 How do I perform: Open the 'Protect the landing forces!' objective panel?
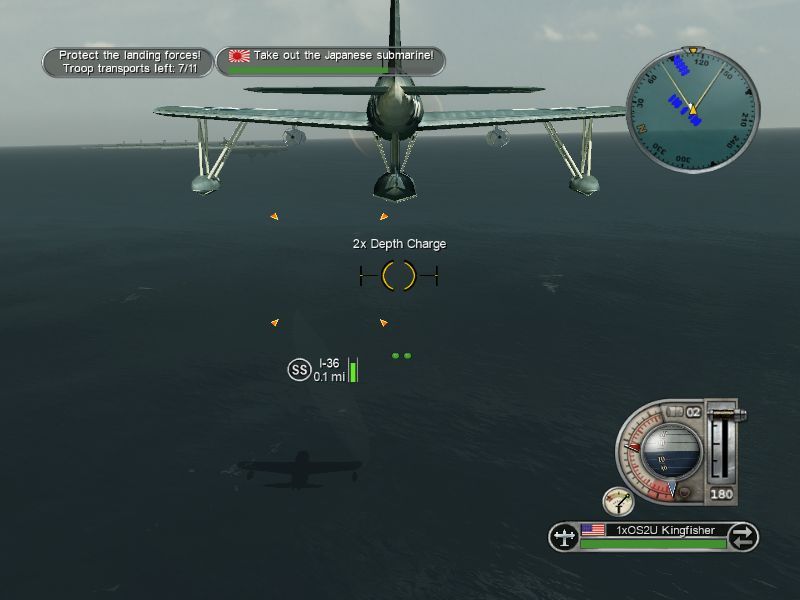[x=129, y=62]
